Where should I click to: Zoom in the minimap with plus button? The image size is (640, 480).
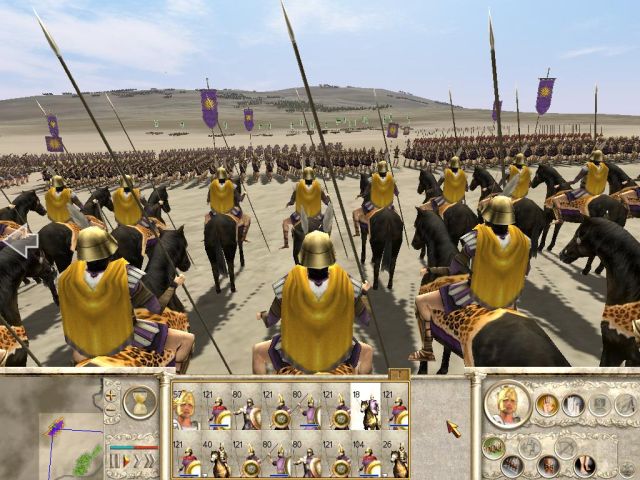click(110, 393)
